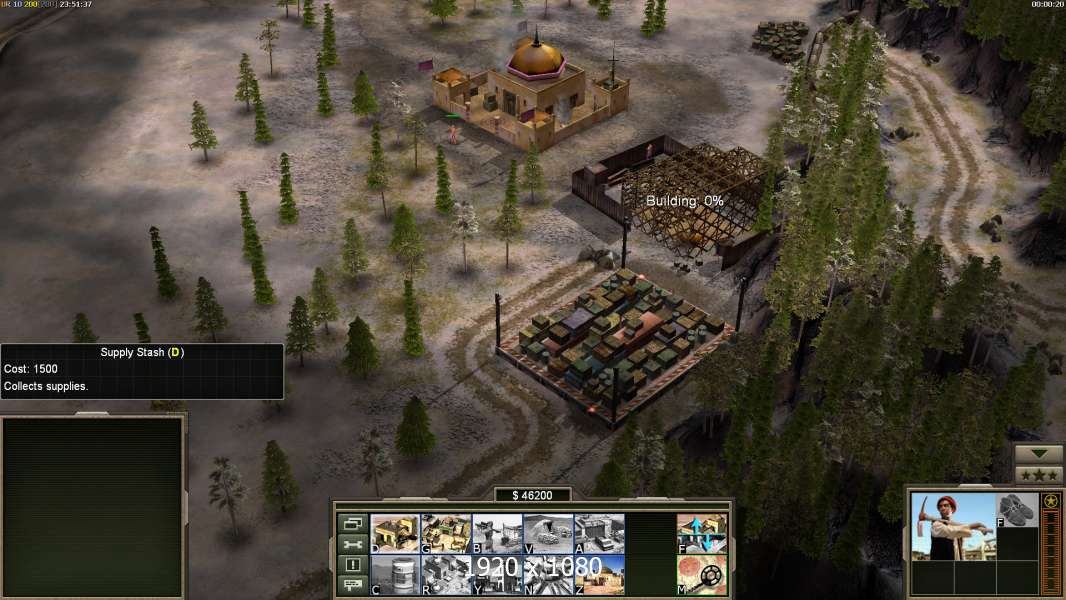Image resolution: width=1066 pixels, height=600 pixels.
Task: Choose the grayed build icon labeled A
Action: point(599,533)
